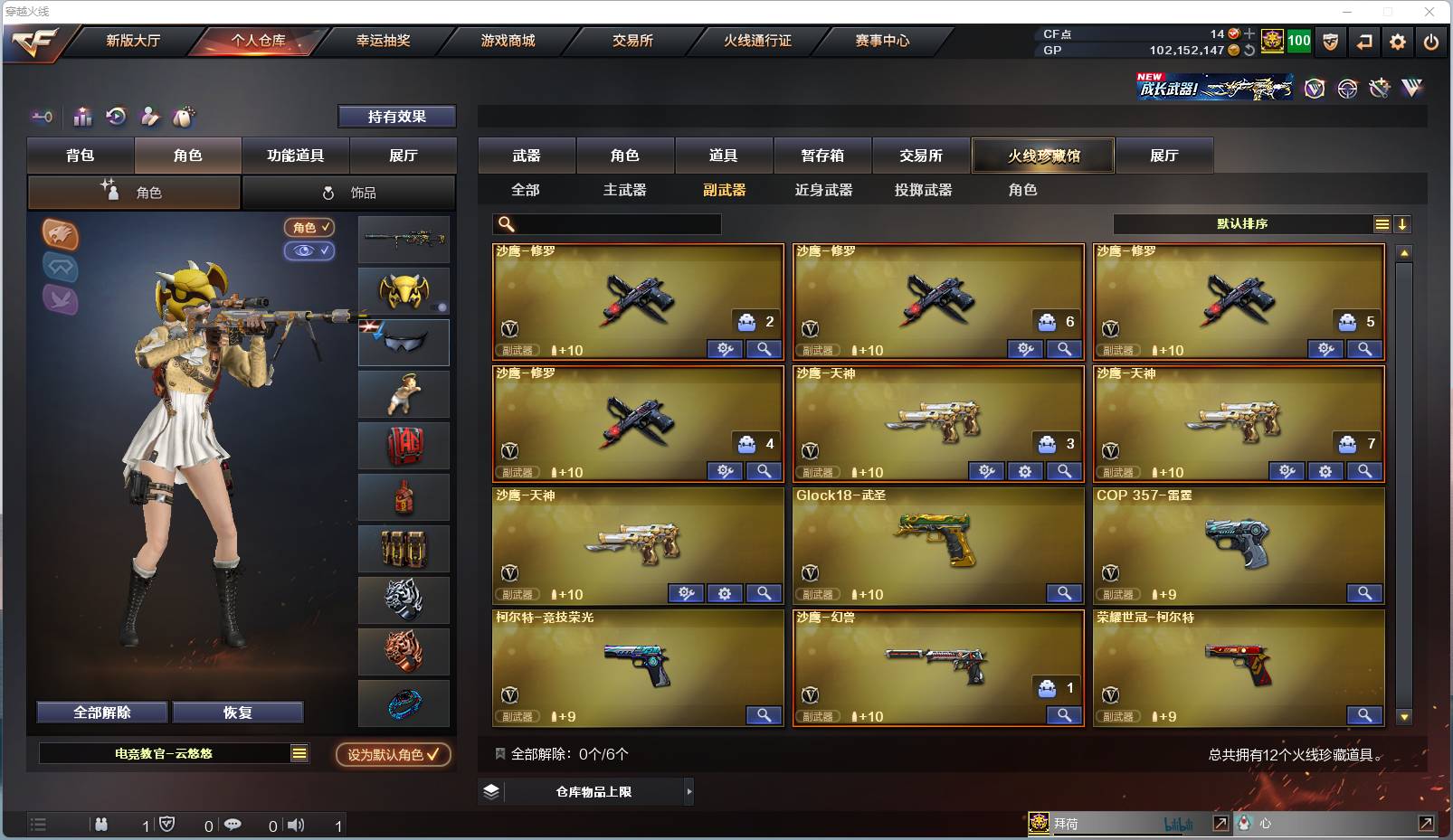Click the CF shield icon beside the gear
The image size is (1453, 840).
(x=1330, y=41)
